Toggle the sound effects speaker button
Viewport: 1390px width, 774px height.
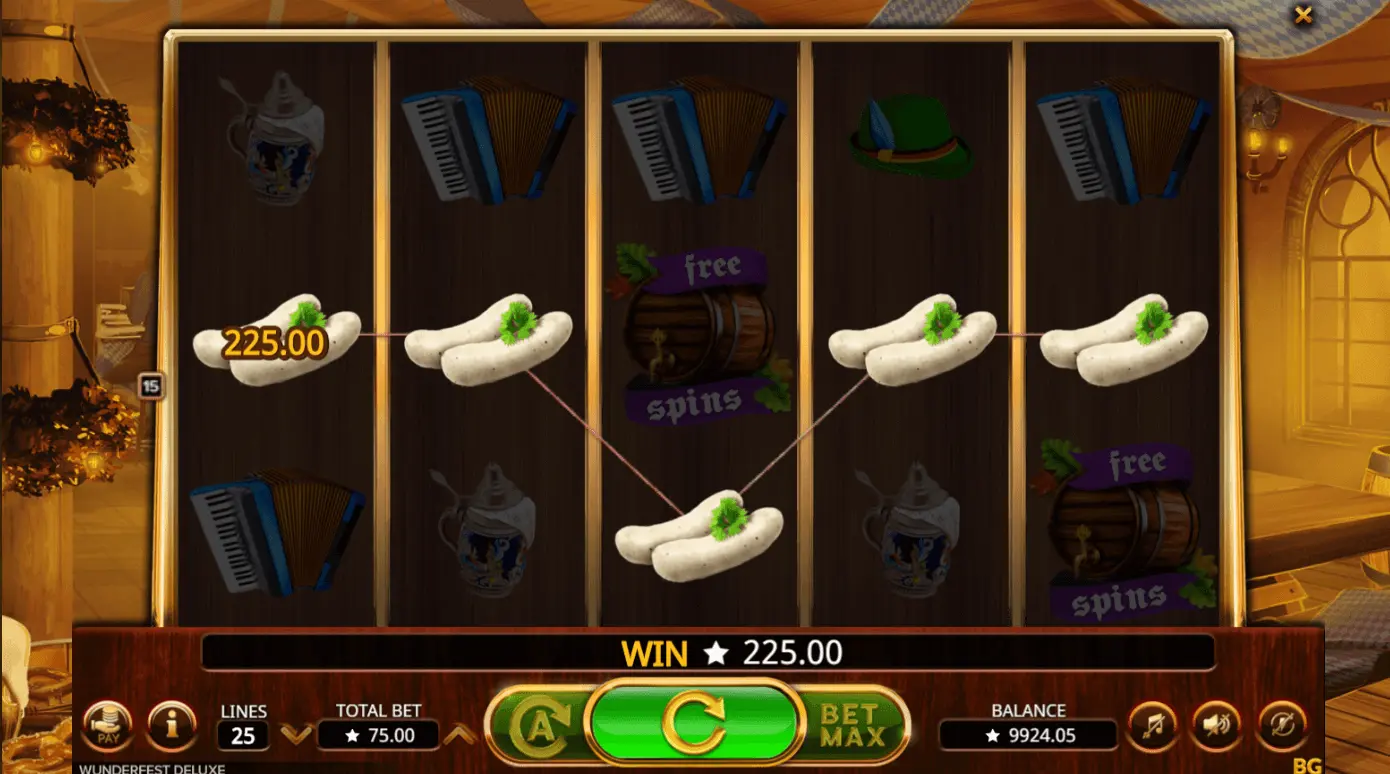[1216, 726]
